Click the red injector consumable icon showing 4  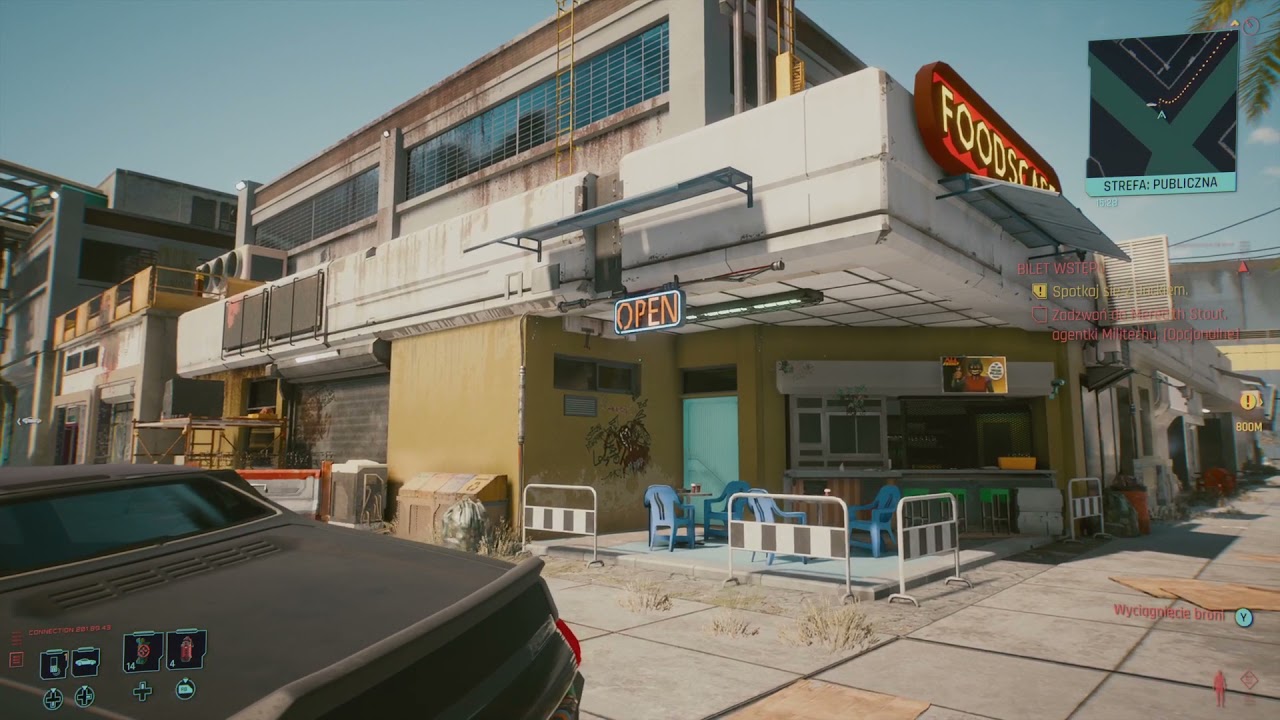[186, 649]
